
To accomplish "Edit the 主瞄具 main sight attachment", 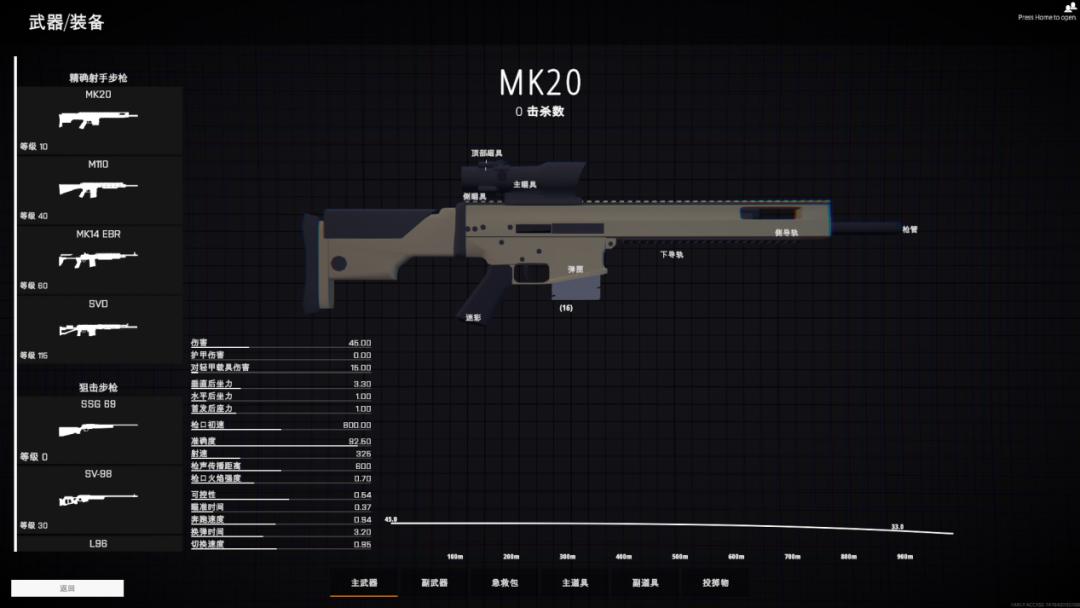I will tap(525, 184).
